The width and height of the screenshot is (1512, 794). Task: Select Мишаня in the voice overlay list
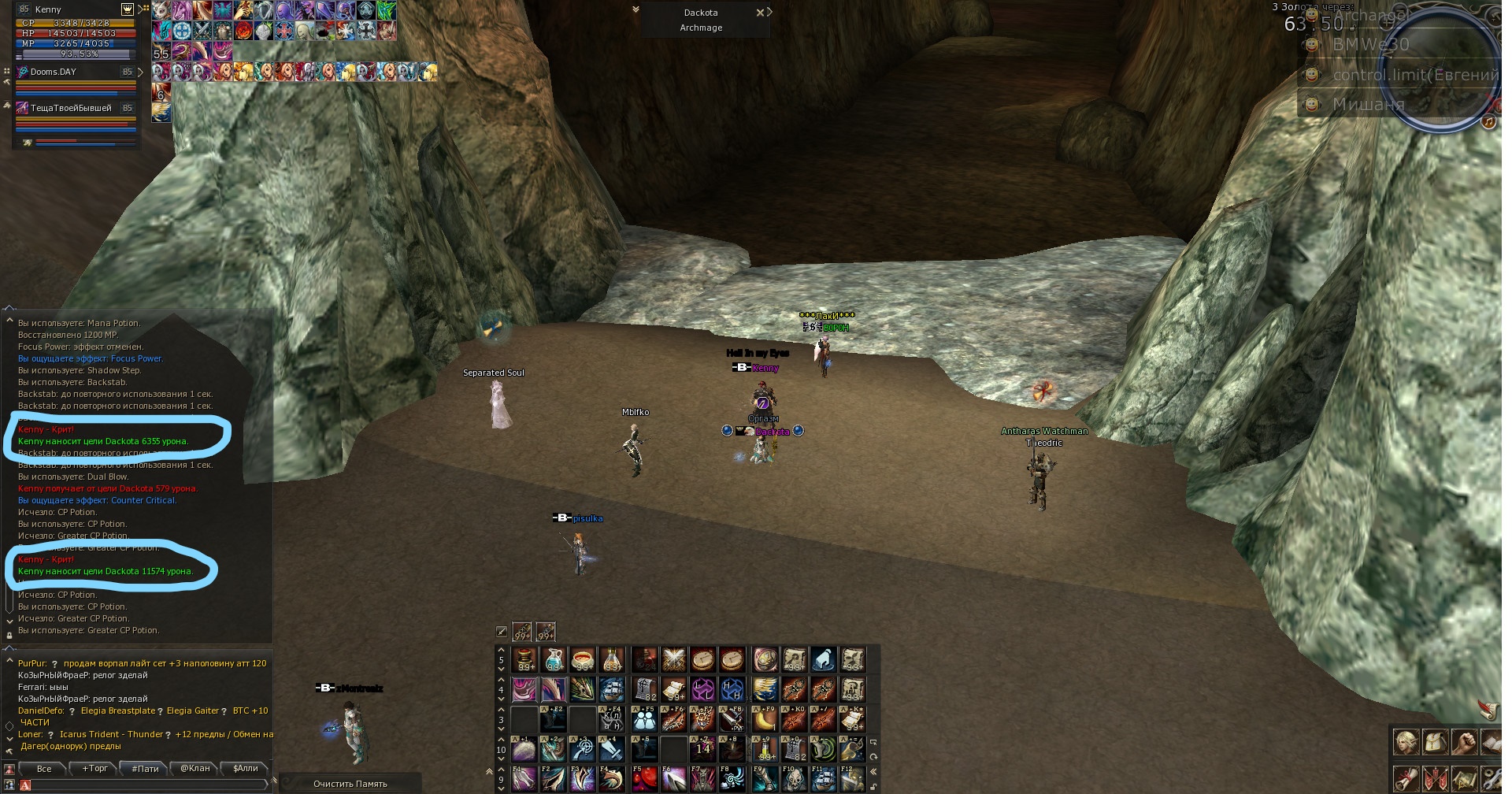pos(1369,105)
